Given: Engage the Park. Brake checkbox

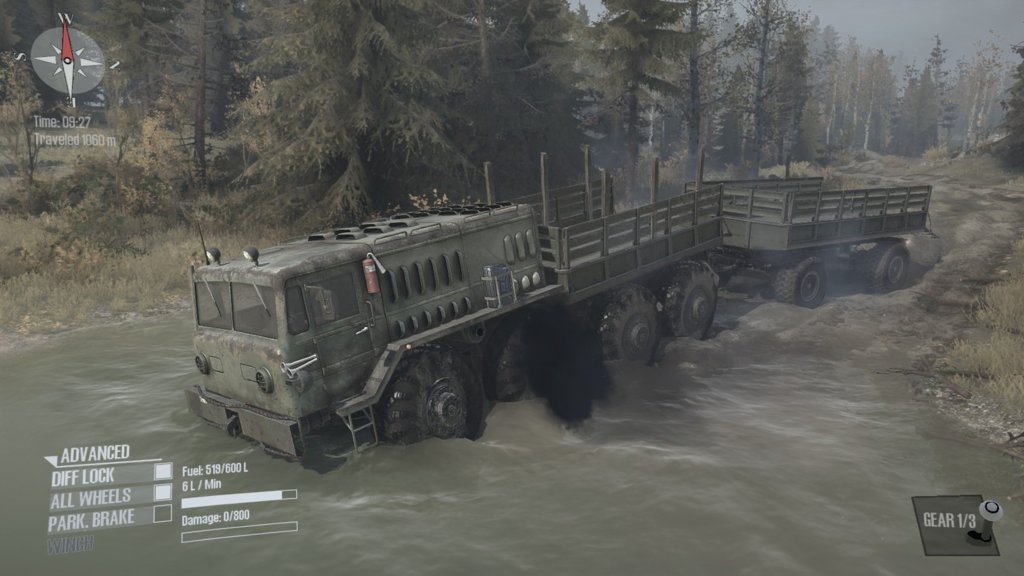Looking at the screenshot, I should pos(162,515).
